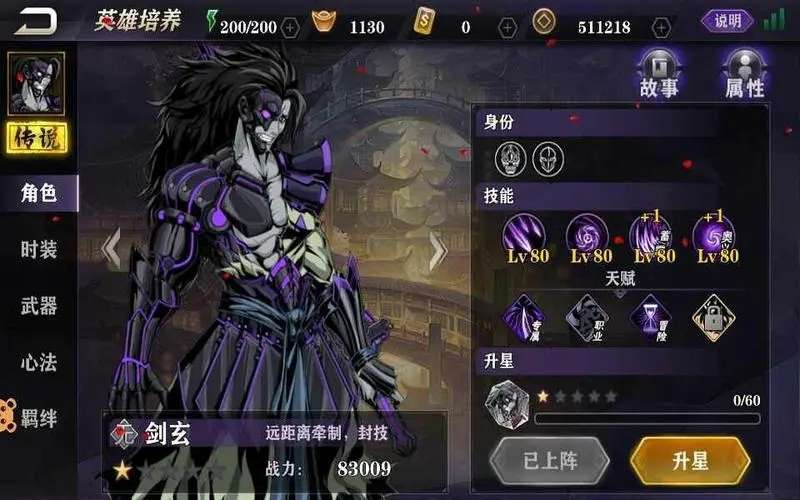Open the 属性 attributes panel
Screen dimensions: 800x500
tap(744, 73)
